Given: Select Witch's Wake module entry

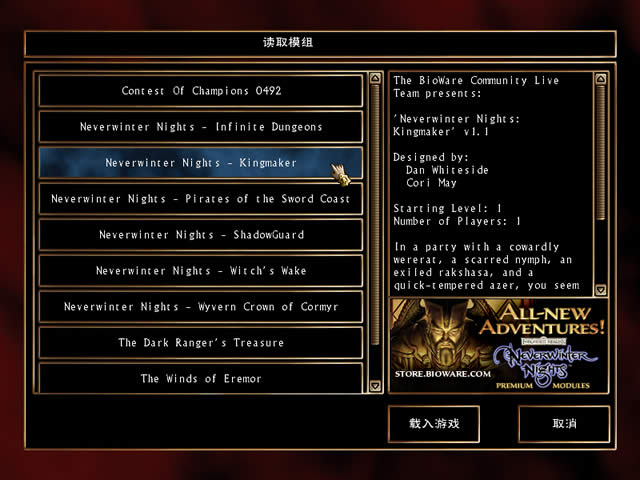Looking at the screenshot, I should (x=201, y=271).
